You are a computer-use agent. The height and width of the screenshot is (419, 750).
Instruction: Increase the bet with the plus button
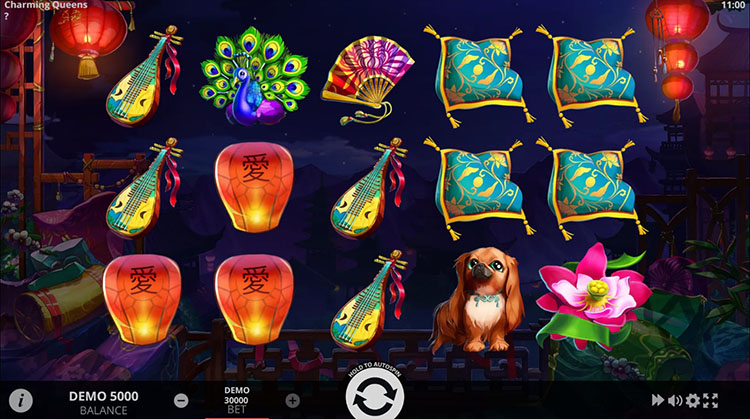click(x=292, y=400)
